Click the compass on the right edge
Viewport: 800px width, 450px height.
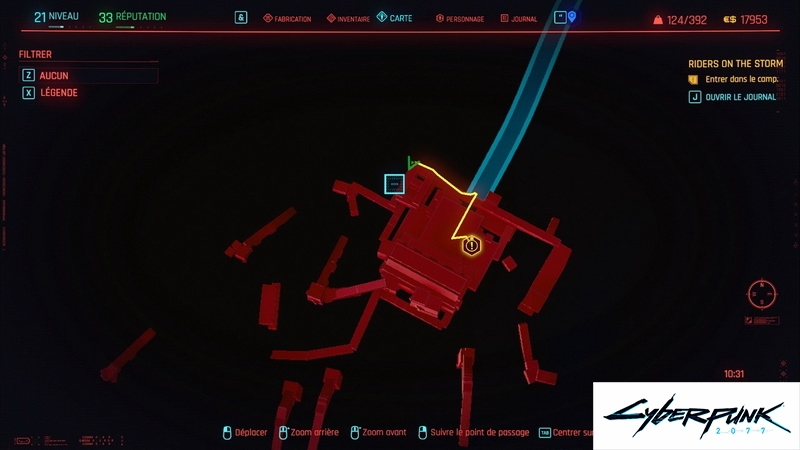click(x=762, y=294)
